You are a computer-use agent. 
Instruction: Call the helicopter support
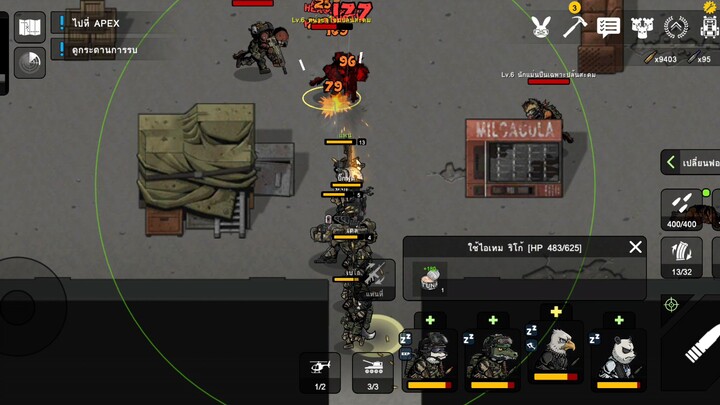pos(320,372)
